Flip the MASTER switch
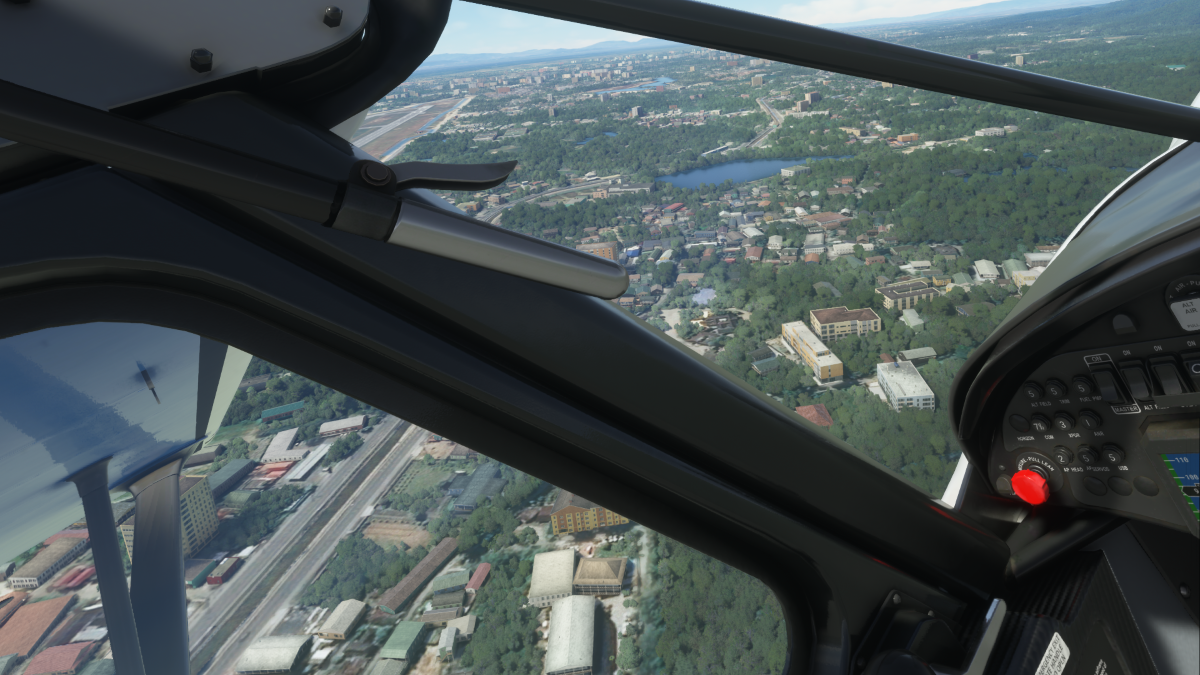This screenshot has height=675, width=1200. point(1107,385)
